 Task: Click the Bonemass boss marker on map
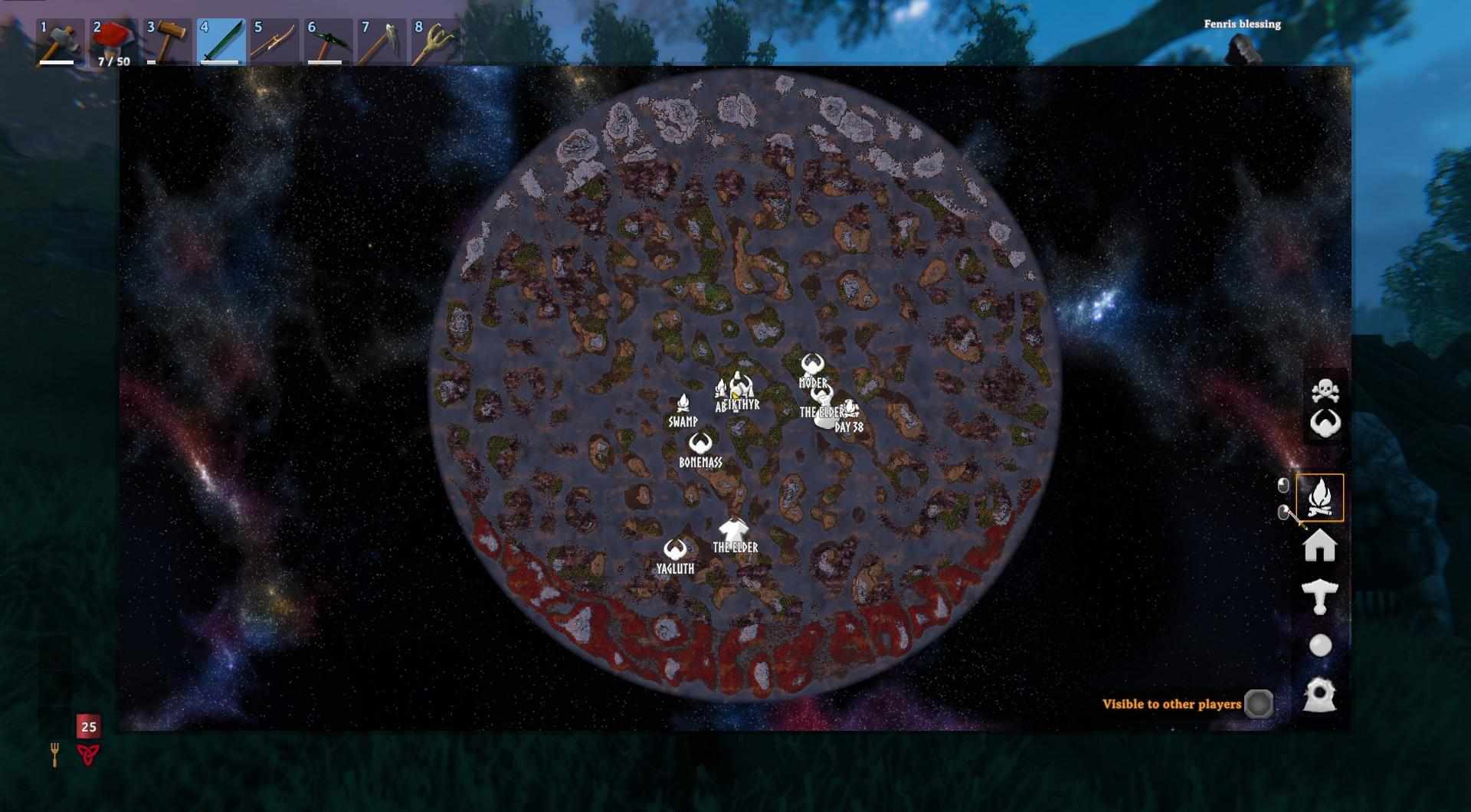700,444
